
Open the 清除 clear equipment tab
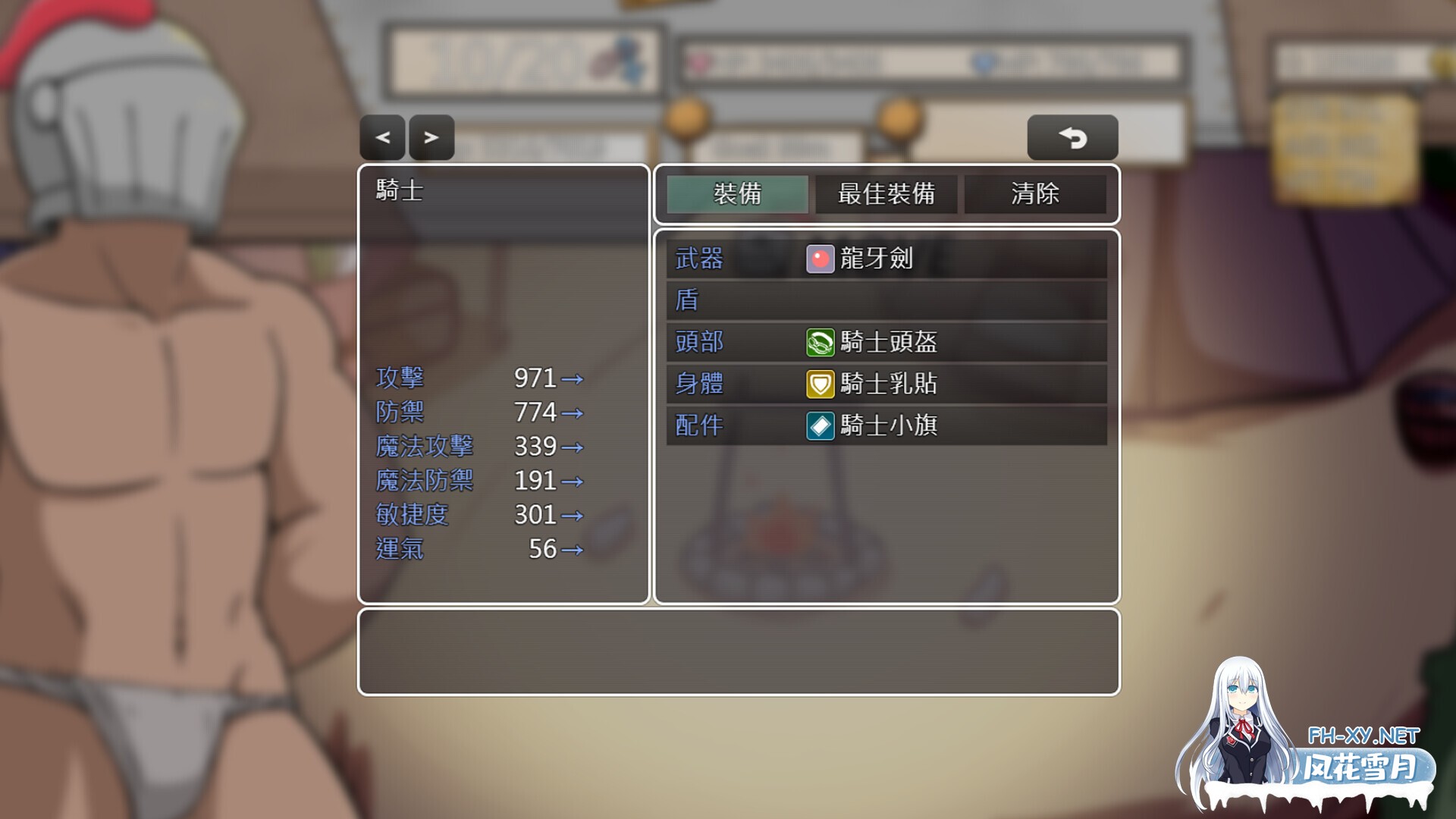click(x=1036, y=195)
